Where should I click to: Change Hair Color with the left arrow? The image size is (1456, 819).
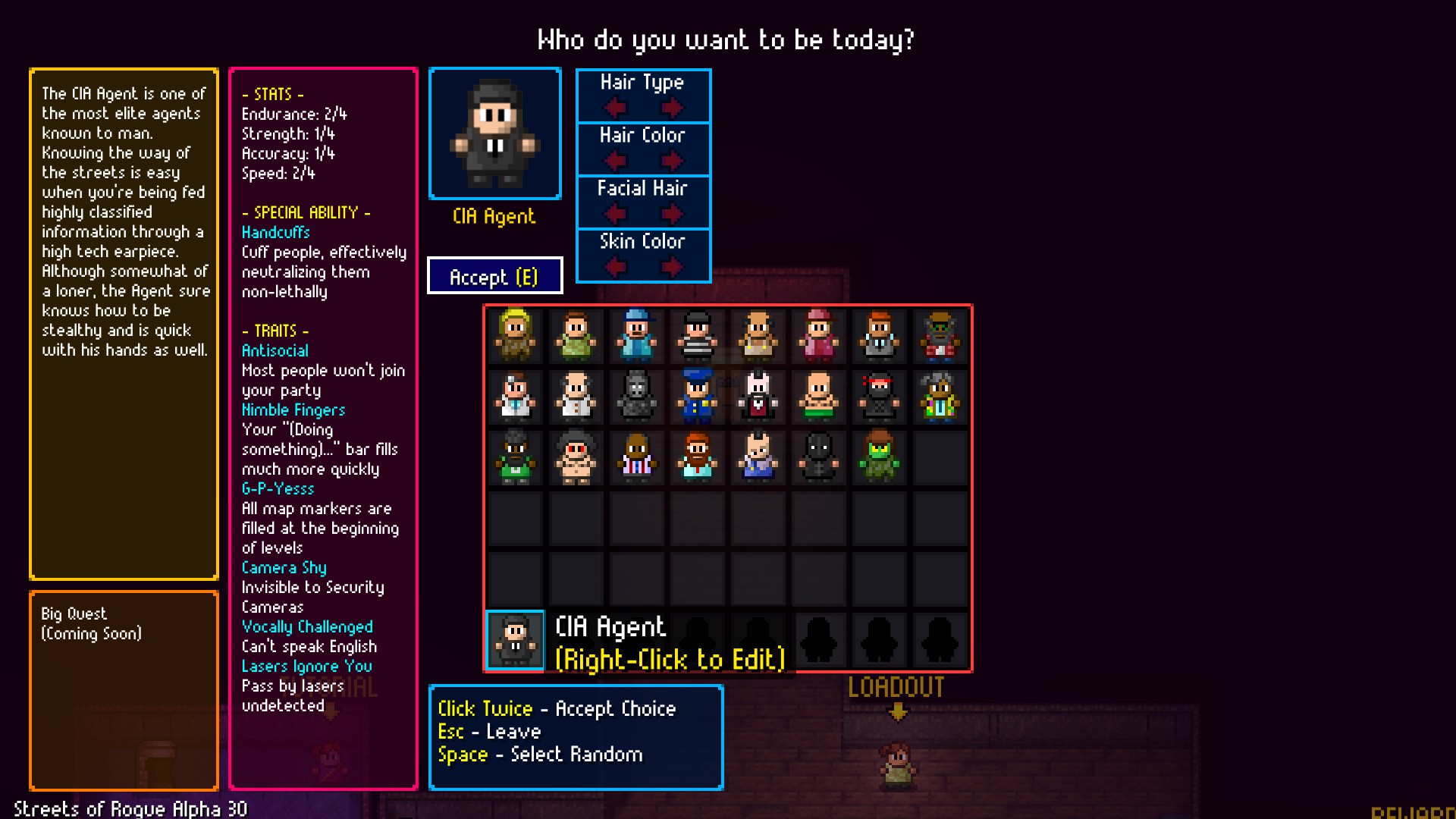(614, 162)
